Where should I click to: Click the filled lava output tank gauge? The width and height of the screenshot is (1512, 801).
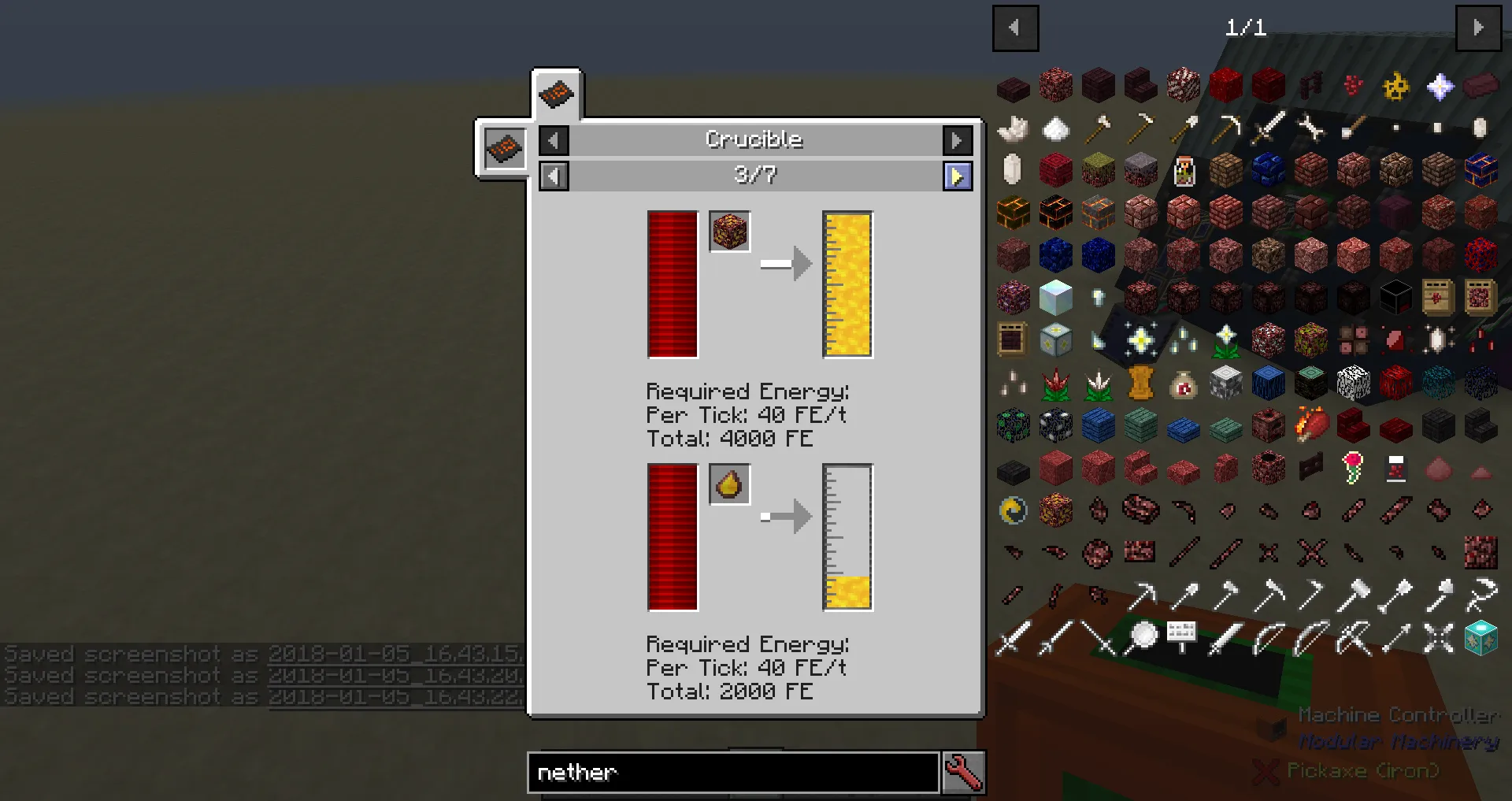pos(847,284)
